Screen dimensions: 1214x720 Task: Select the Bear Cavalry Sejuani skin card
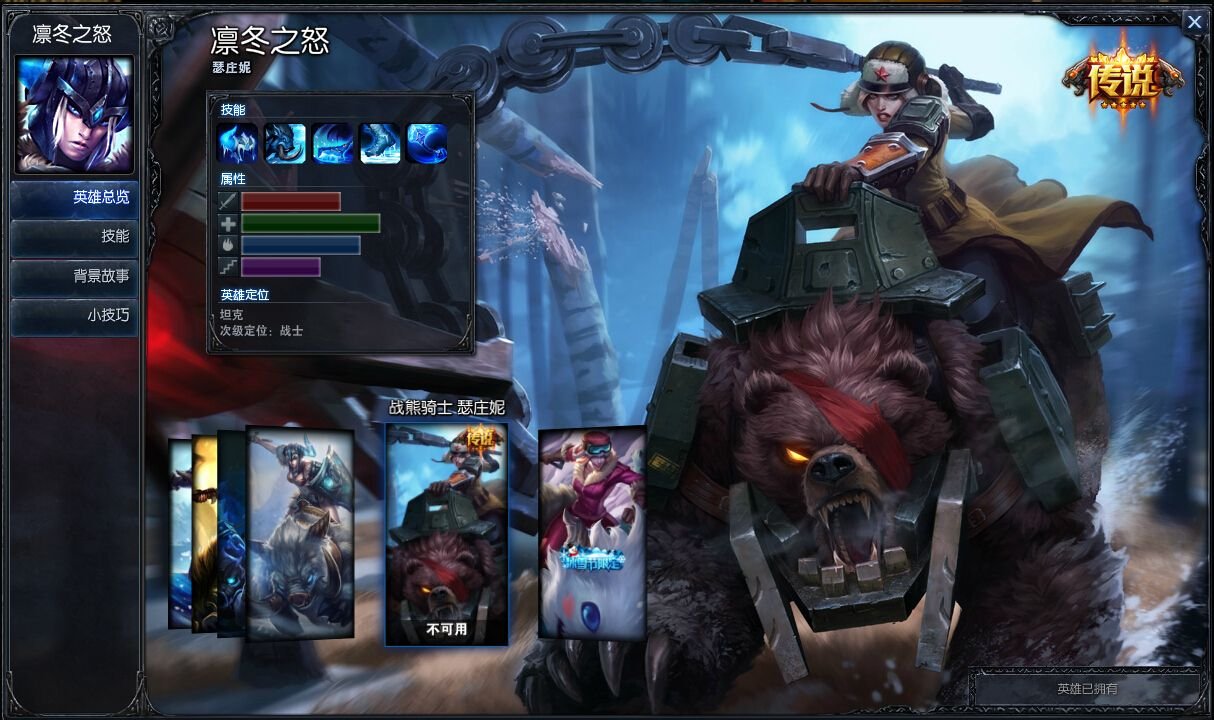pos(446,532)
